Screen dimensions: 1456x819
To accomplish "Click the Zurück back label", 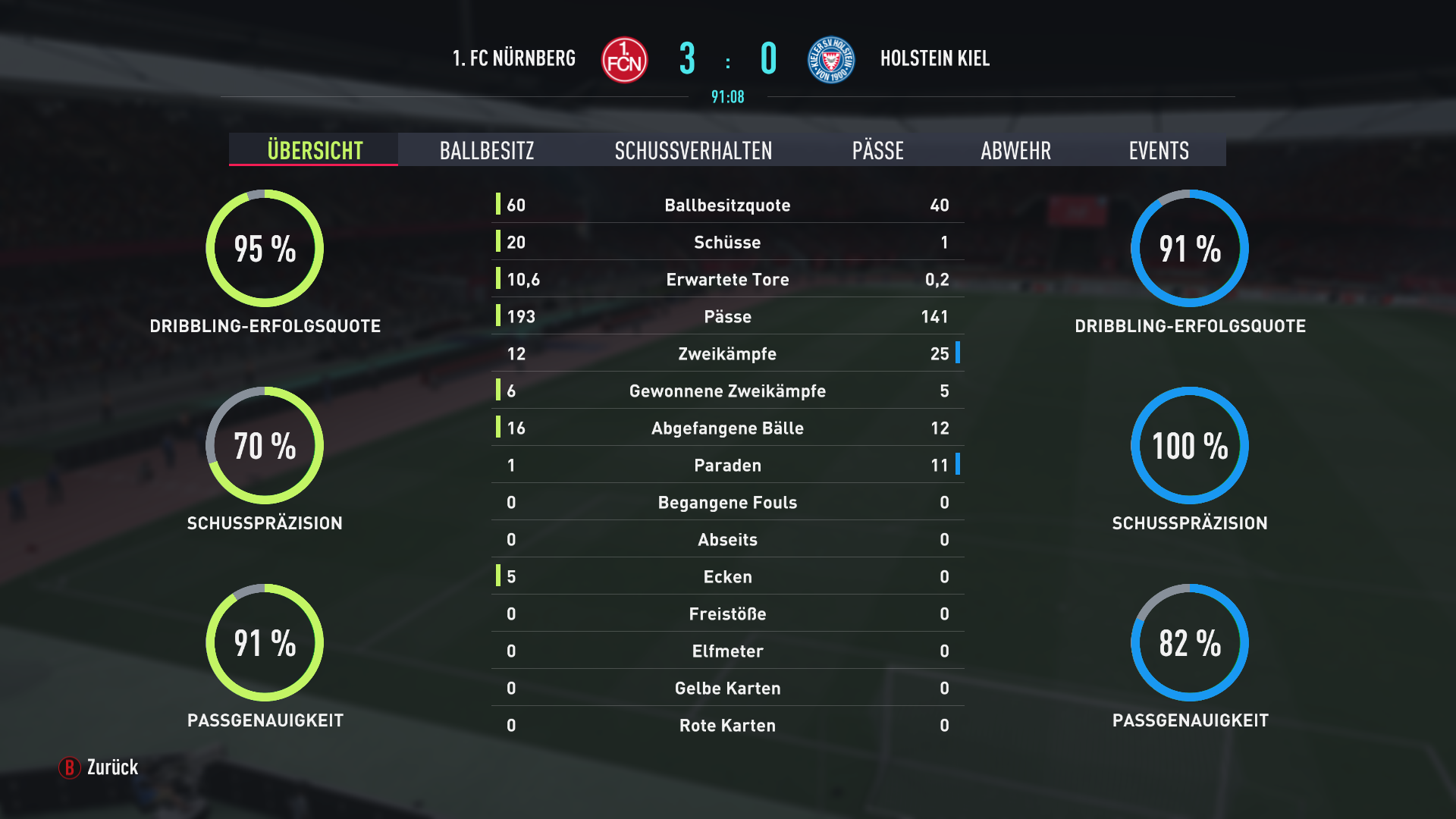I will (x=111, y=767).
